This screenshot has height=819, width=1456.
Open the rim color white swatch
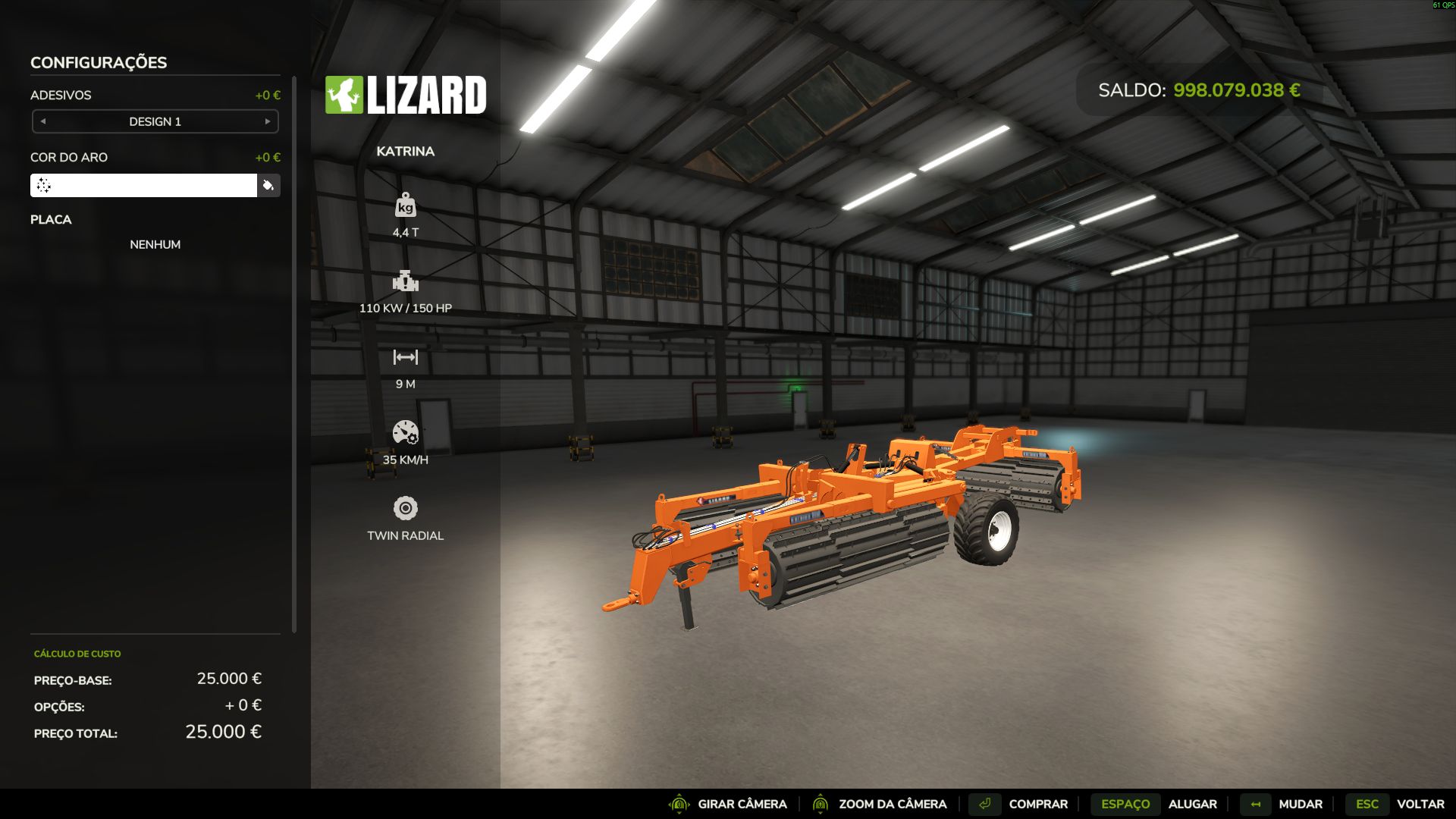143,186
